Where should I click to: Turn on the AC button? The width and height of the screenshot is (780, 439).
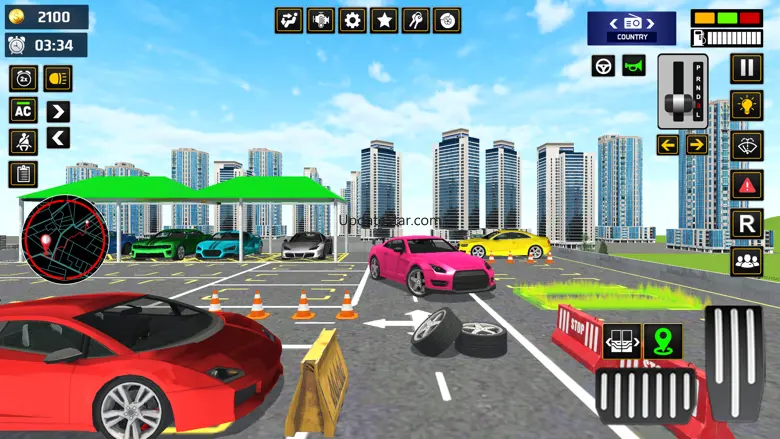(x=23, y=110)
